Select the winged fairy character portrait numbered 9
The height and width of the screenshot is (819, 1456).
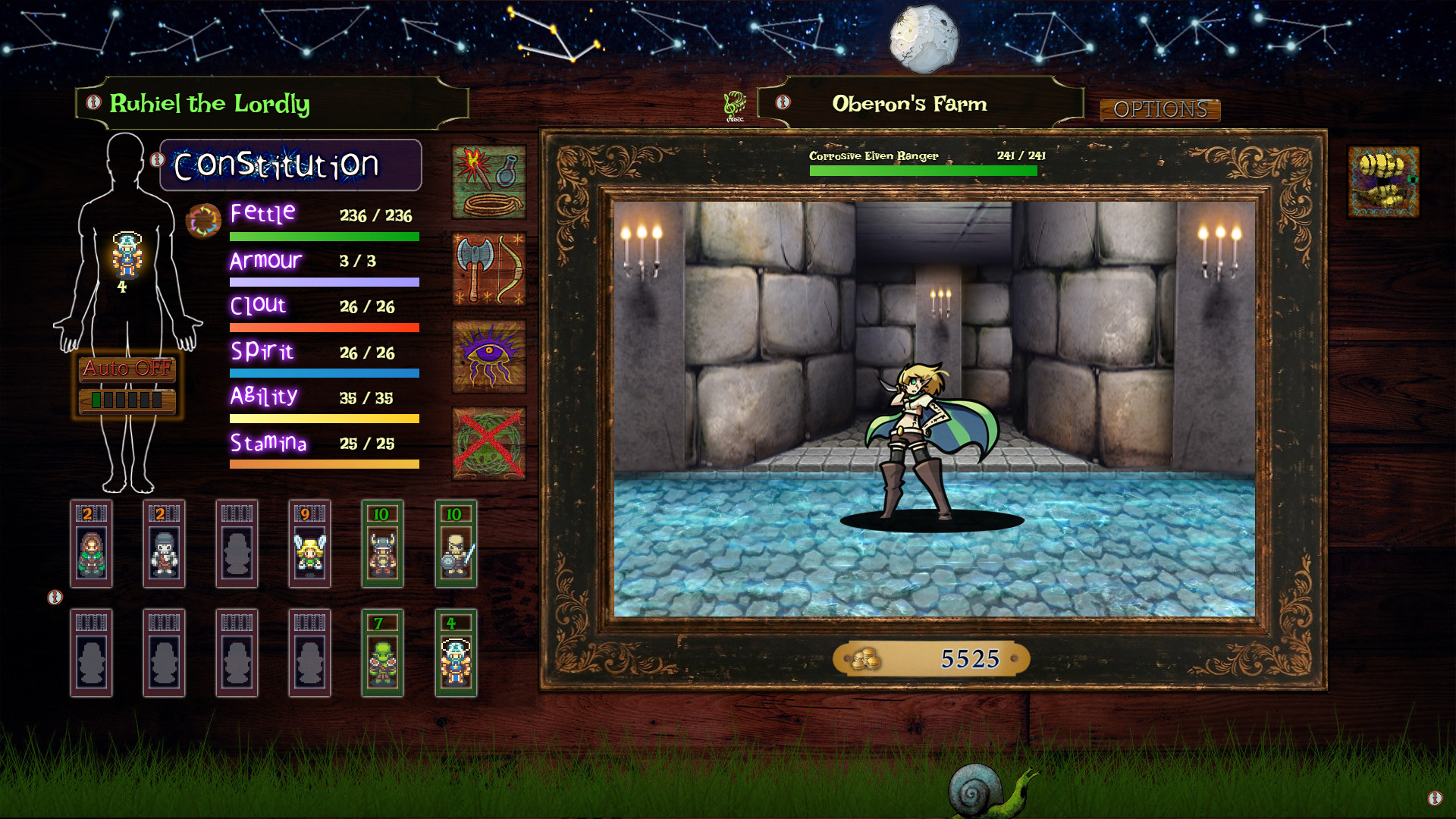[x=309, y=544]
